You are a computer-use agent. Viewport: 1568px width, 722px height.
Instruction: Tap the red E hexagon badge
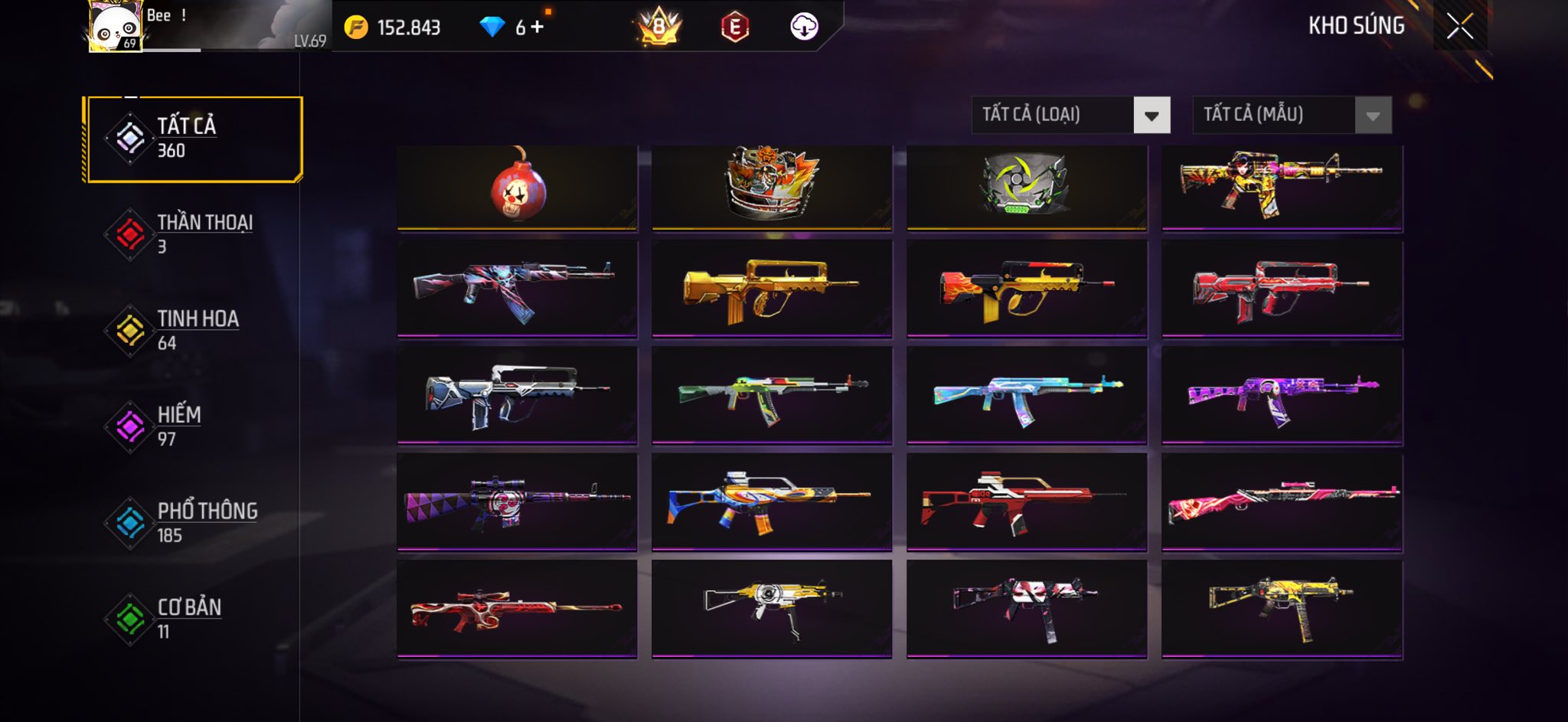734,28
